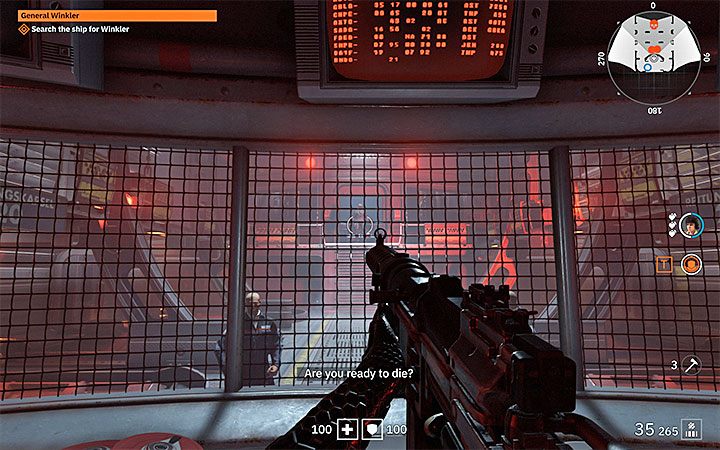
Task: Click the orange square T icon
Action: pos(664,264)
